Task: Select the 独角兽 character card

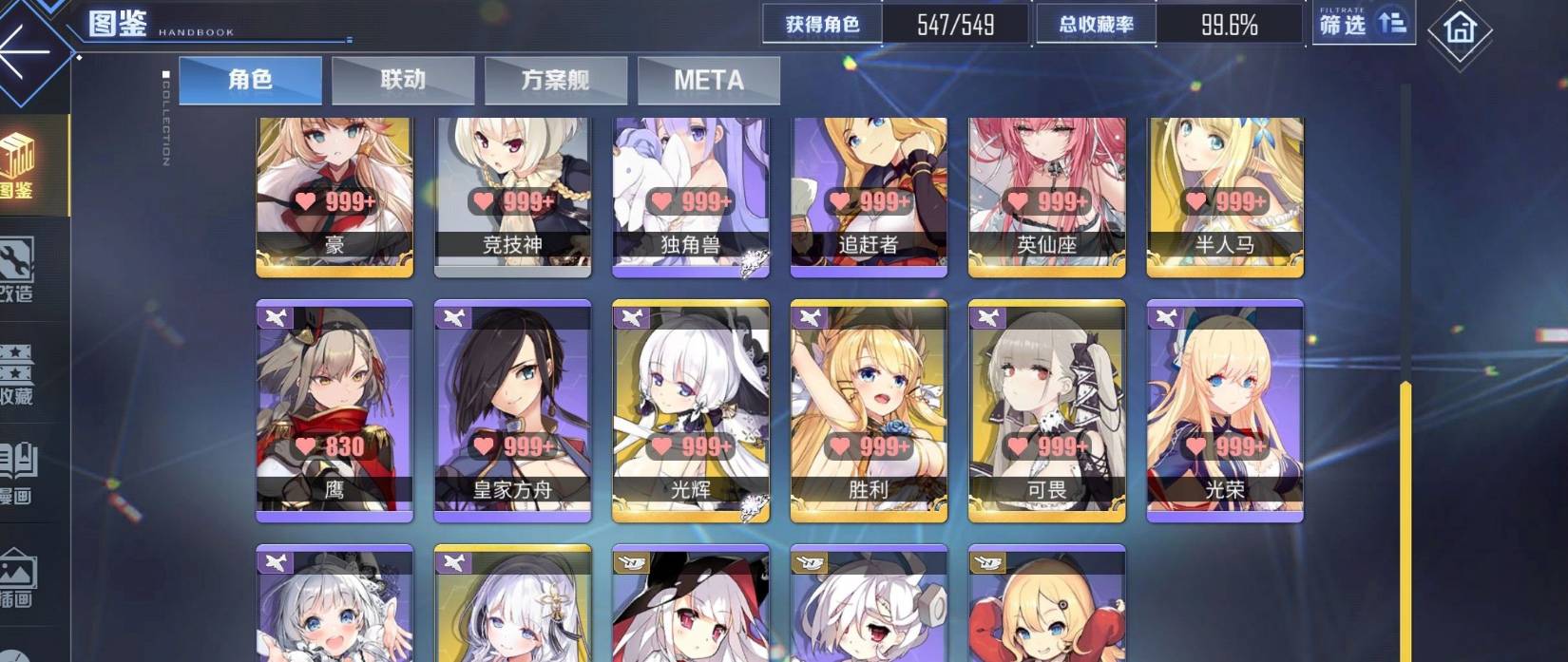Action: (691, 195)
